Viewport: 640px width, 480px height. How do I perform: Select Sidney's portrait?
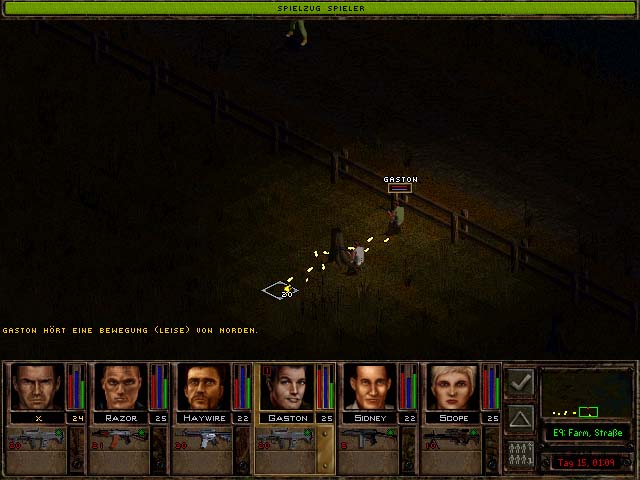click(x=371, y=387)
